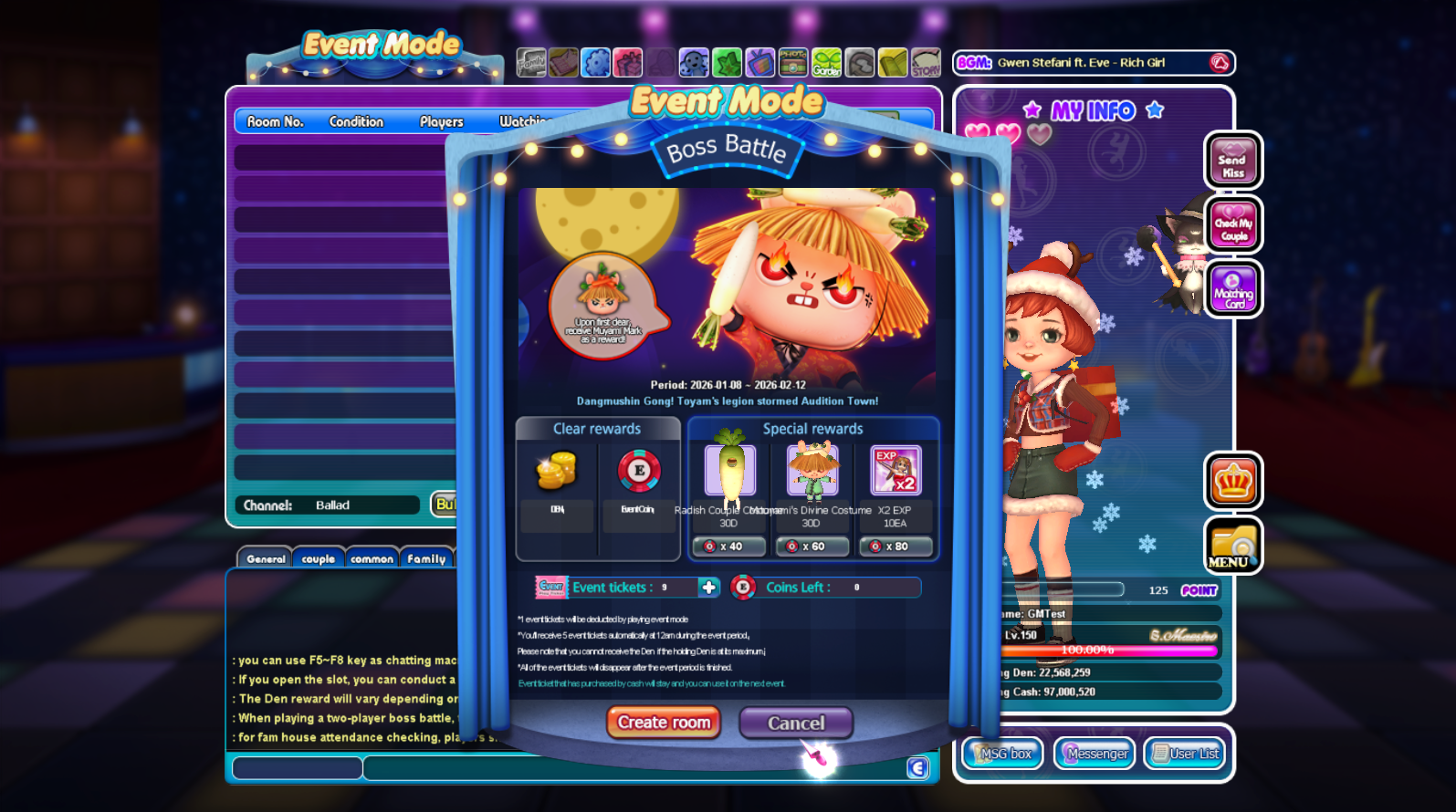
Task: Purchase X2 EXP reward for 80 coins
Action: pyautogui.click(x=895, y=547)
